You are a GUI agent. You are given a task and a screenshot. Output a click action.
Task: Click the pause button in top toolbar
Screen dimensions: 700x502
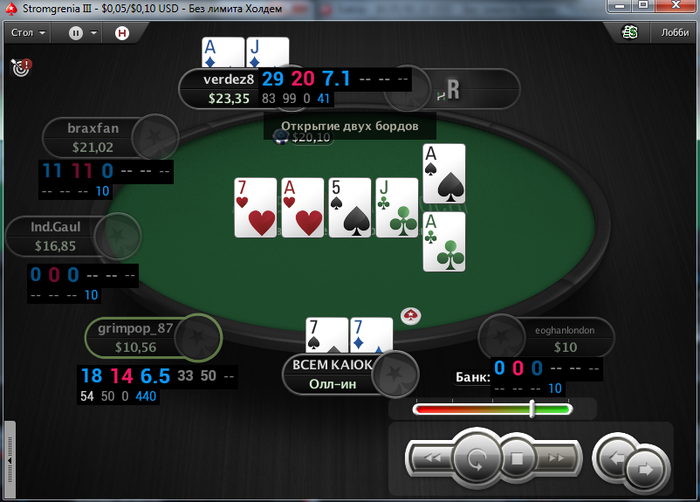click(x=76, y=32)
